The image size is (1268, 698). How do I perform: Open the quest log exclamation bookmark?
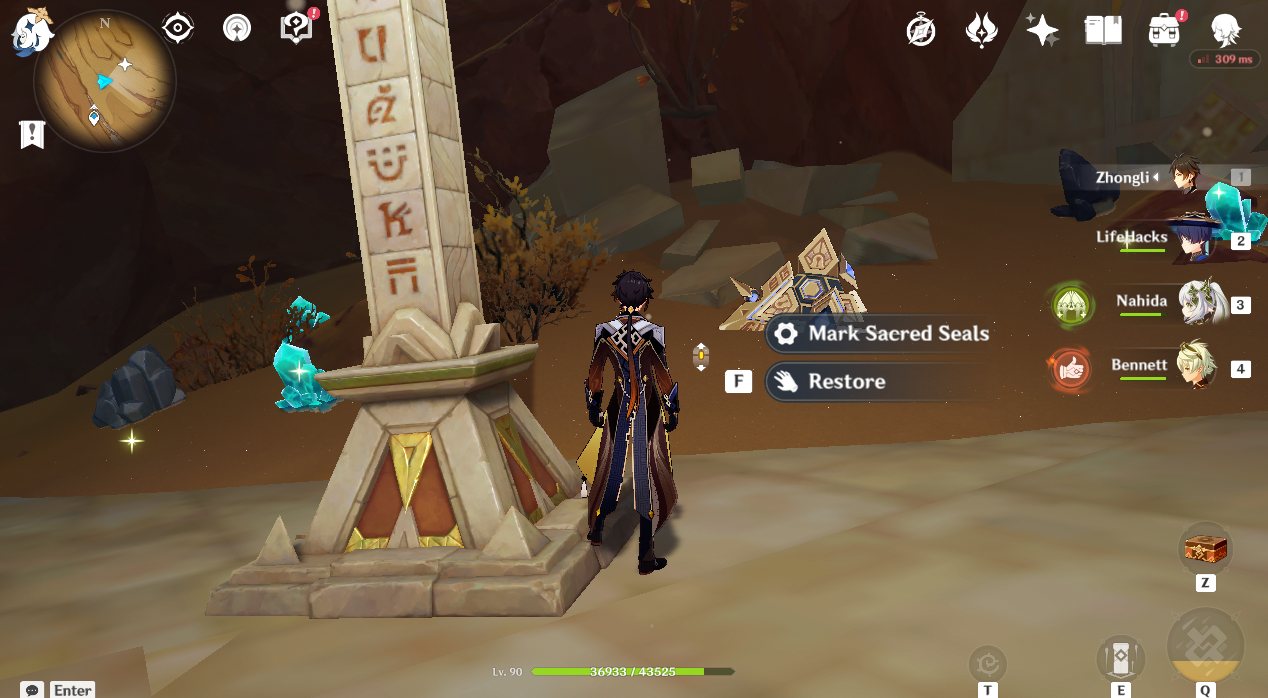click(32, 134)
